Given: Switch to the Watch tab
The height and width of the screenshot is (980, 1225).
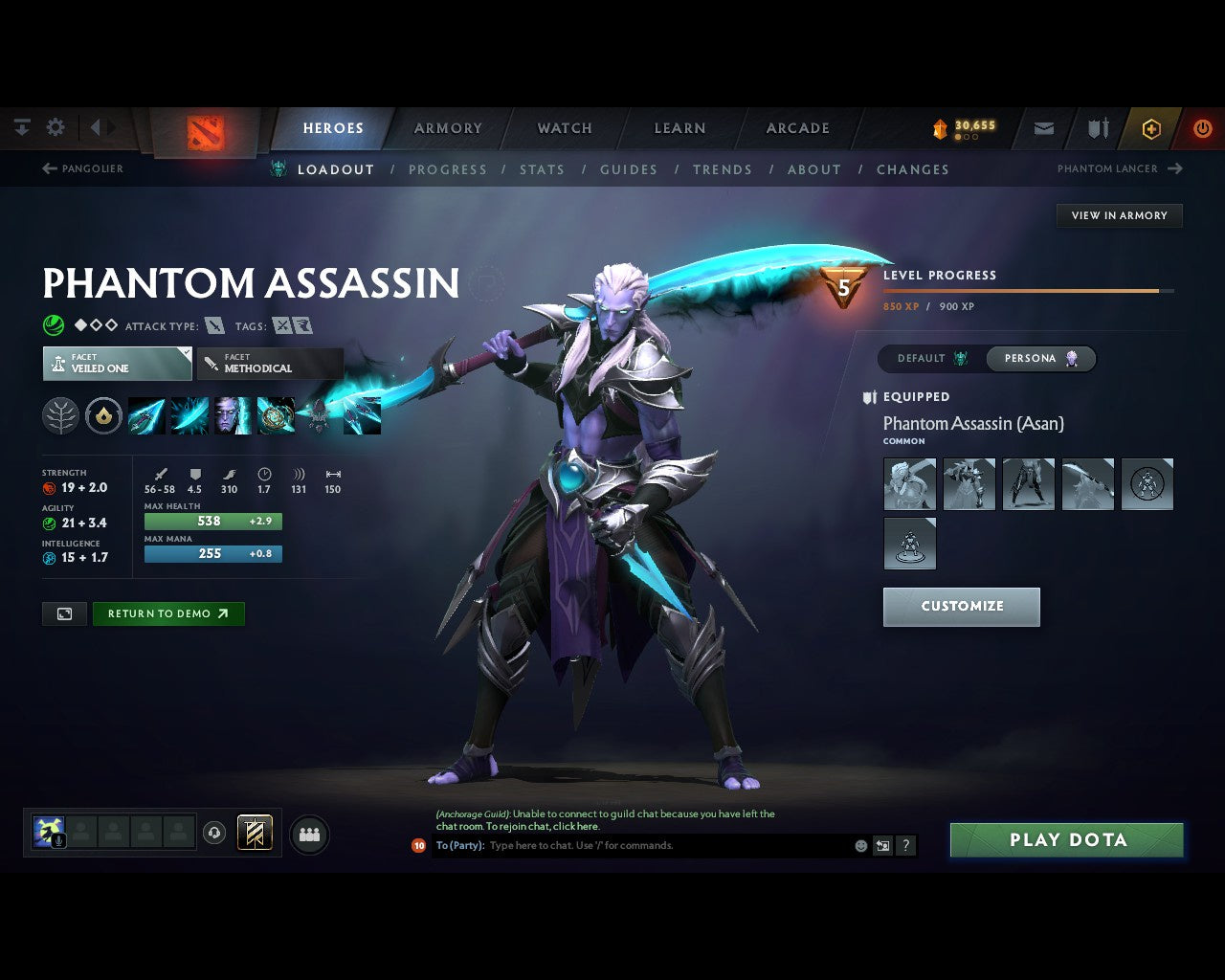Looking at the screenshot, I should click(x=565, y=128).
